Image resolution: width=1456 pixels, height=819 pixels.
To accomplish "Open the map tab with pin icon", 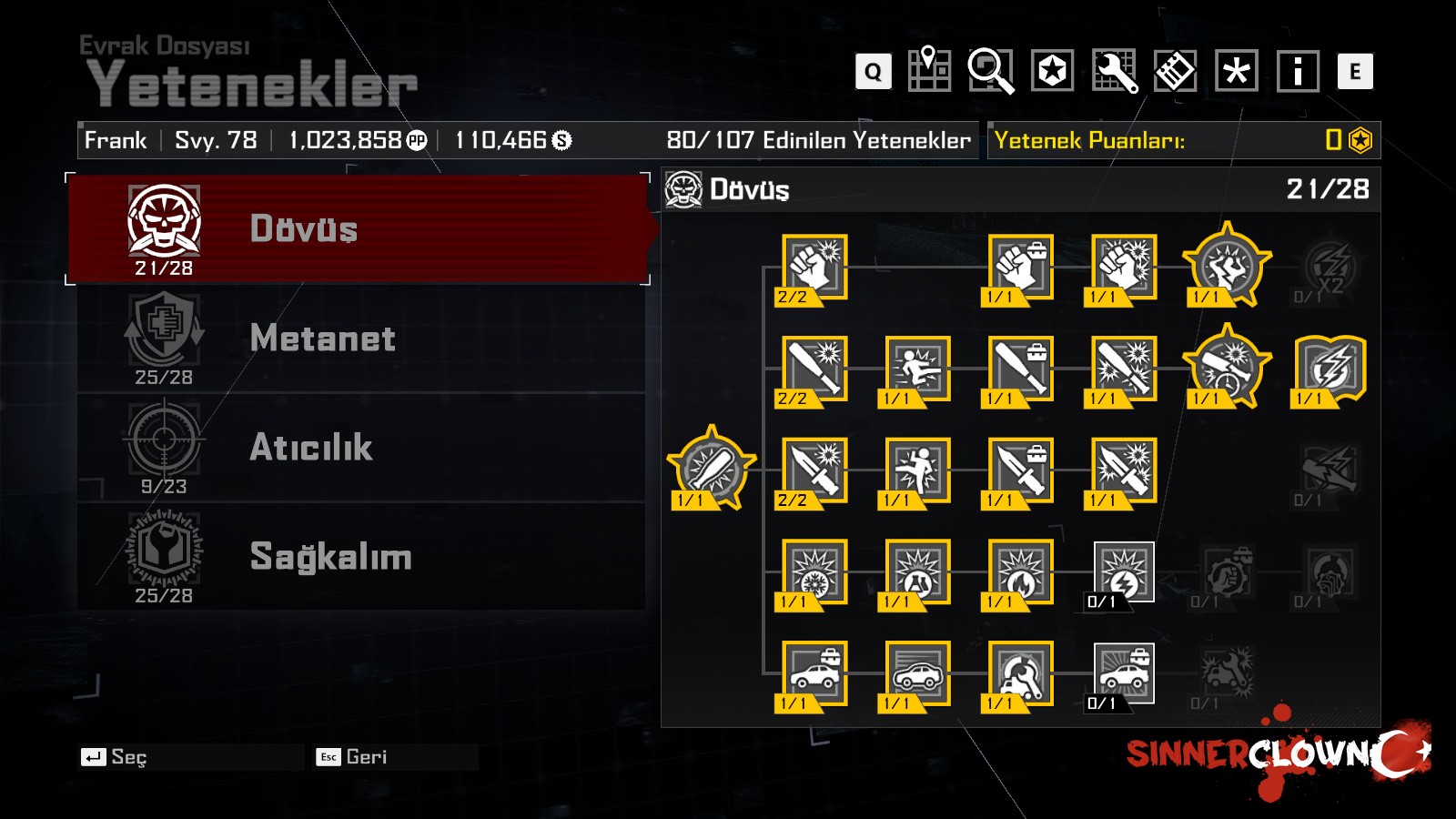I will 929,70.
